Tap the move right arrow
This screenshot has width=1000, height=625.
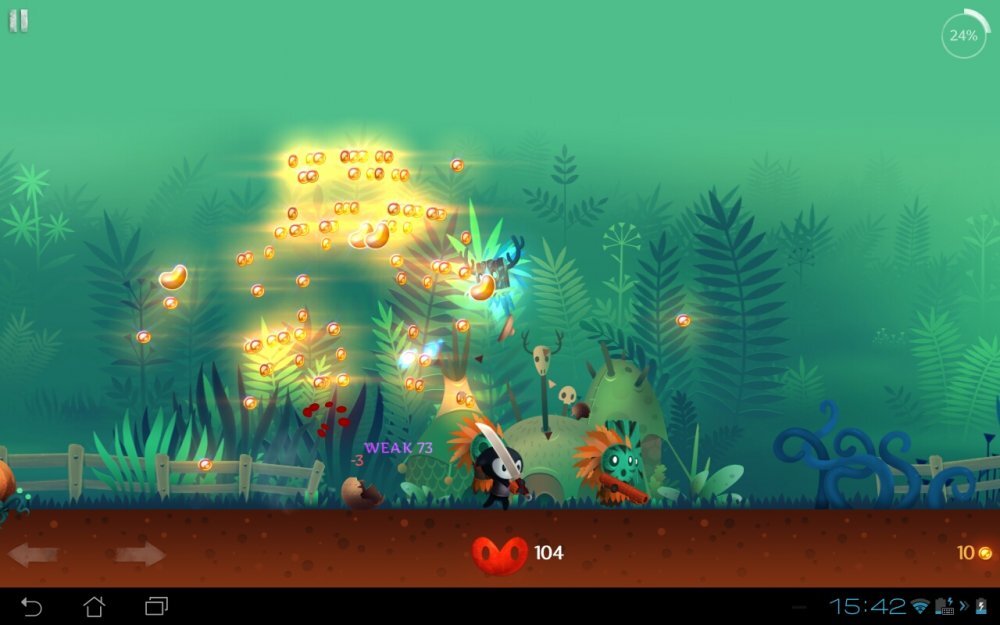140,554
